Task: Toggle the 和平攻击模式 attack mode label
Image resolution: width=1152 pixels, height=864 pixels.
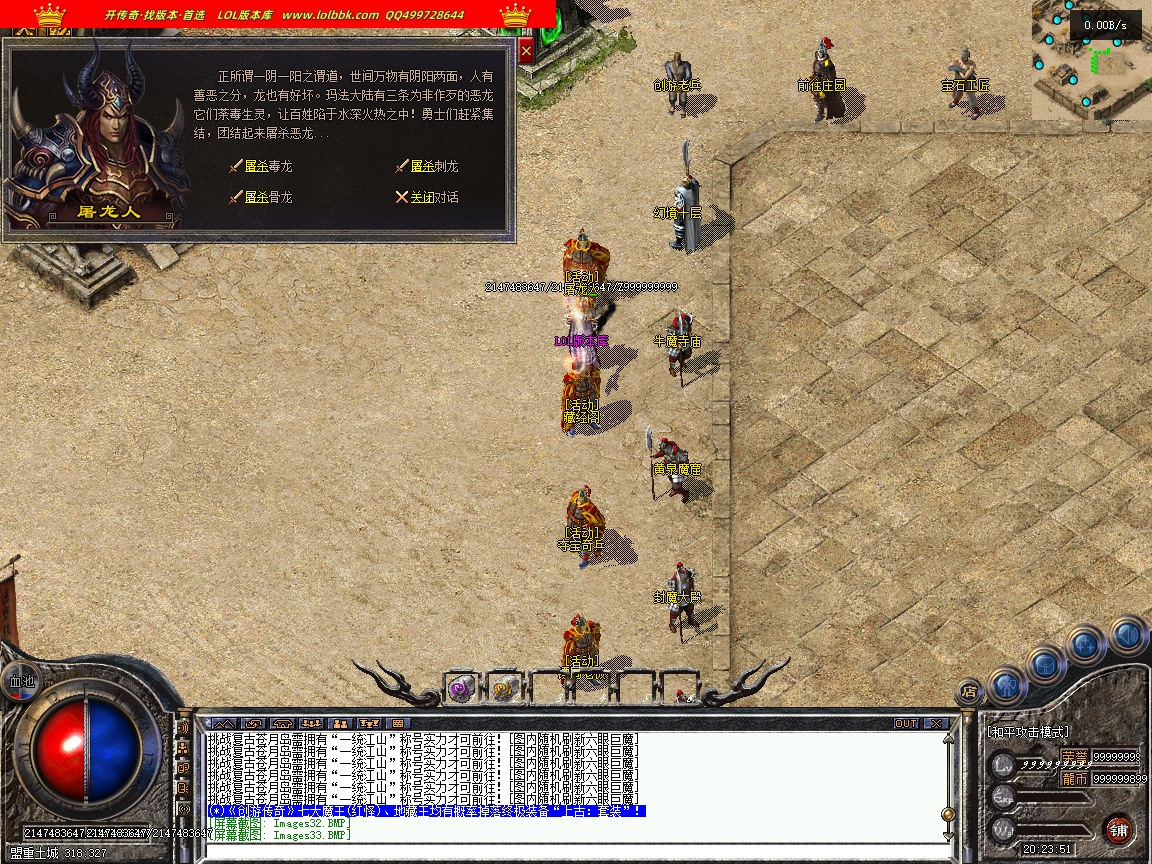Action: [x=1028, y=732]
